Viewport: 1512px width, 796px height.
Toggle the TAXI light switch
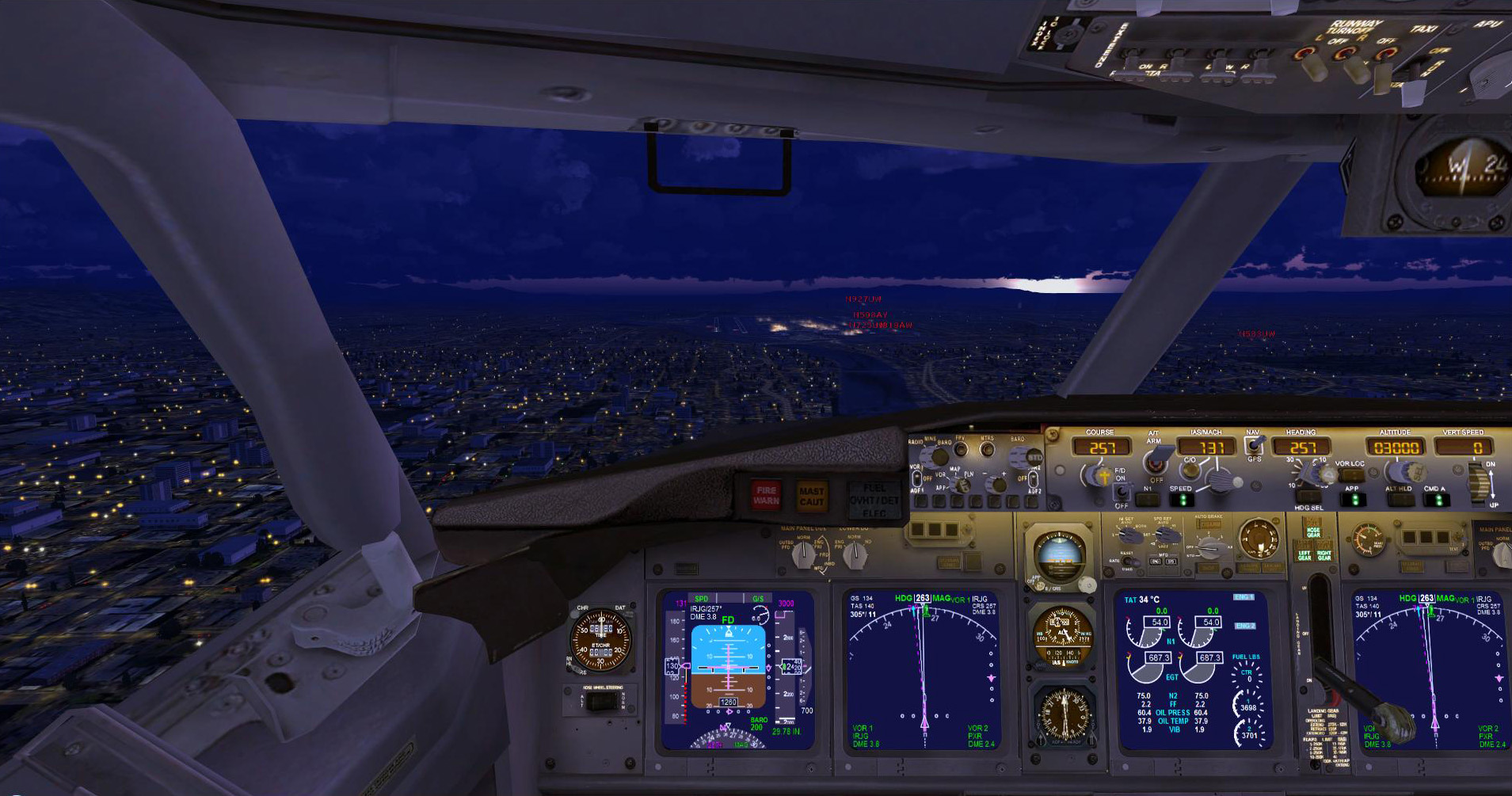tap(1384, 57)
